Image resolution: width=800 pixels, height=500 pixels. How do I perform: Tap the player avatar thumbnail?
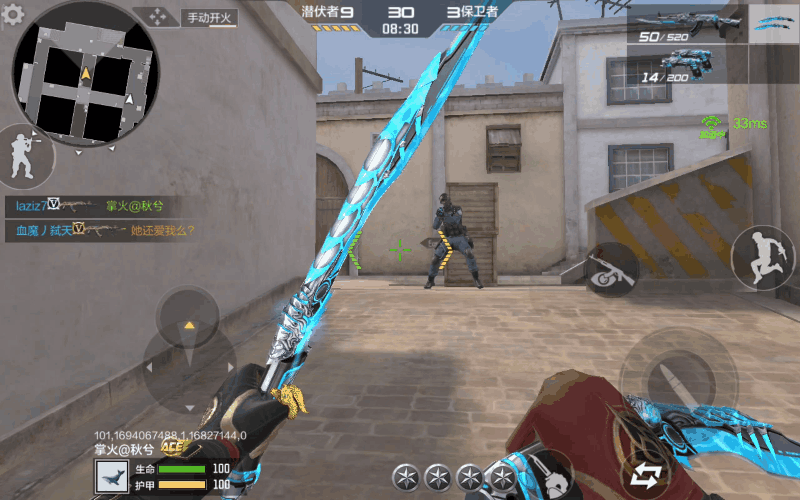[x=111, y=476]
